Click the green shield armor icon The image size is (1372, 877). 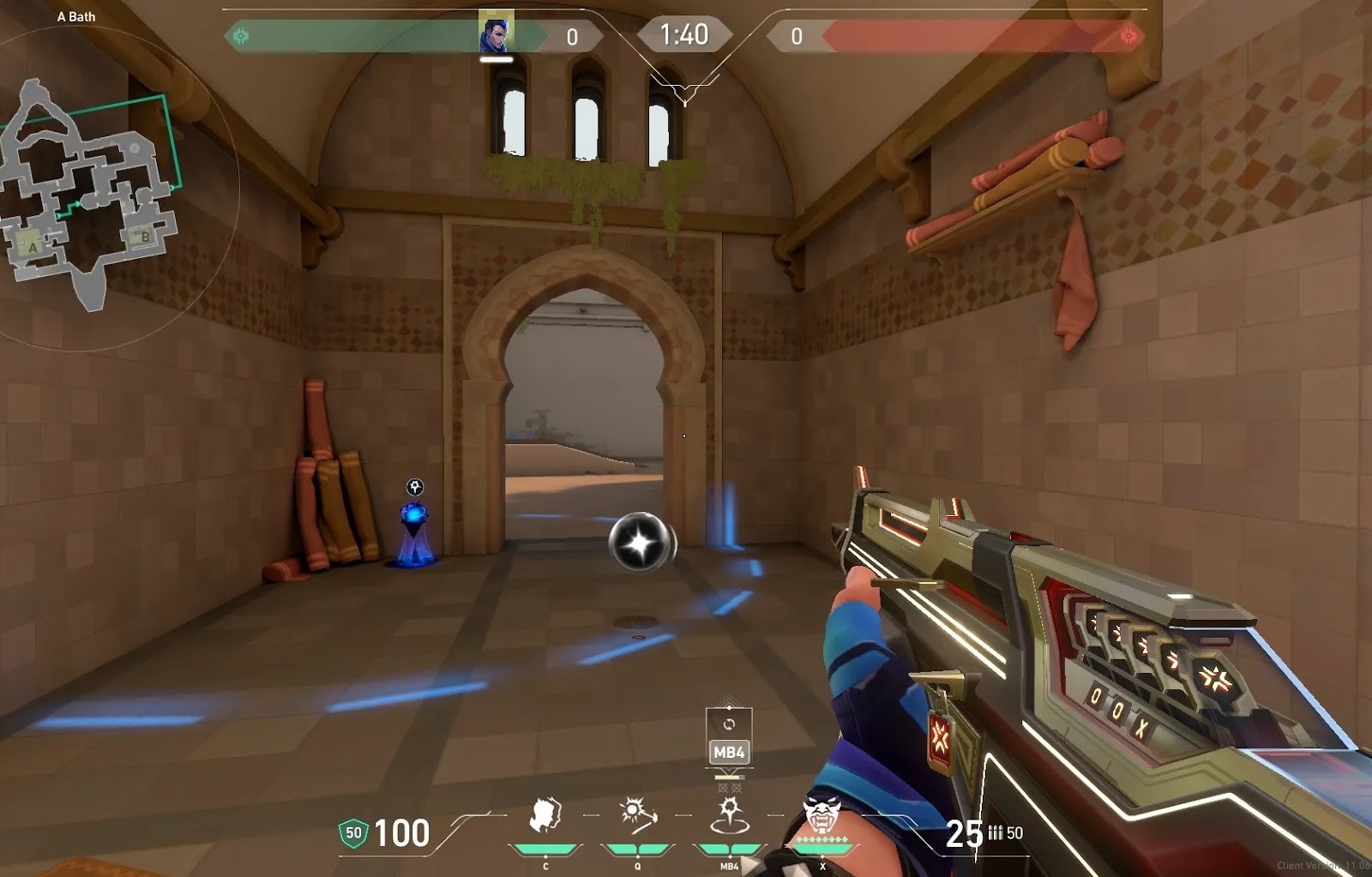click(x=353, y=832)
